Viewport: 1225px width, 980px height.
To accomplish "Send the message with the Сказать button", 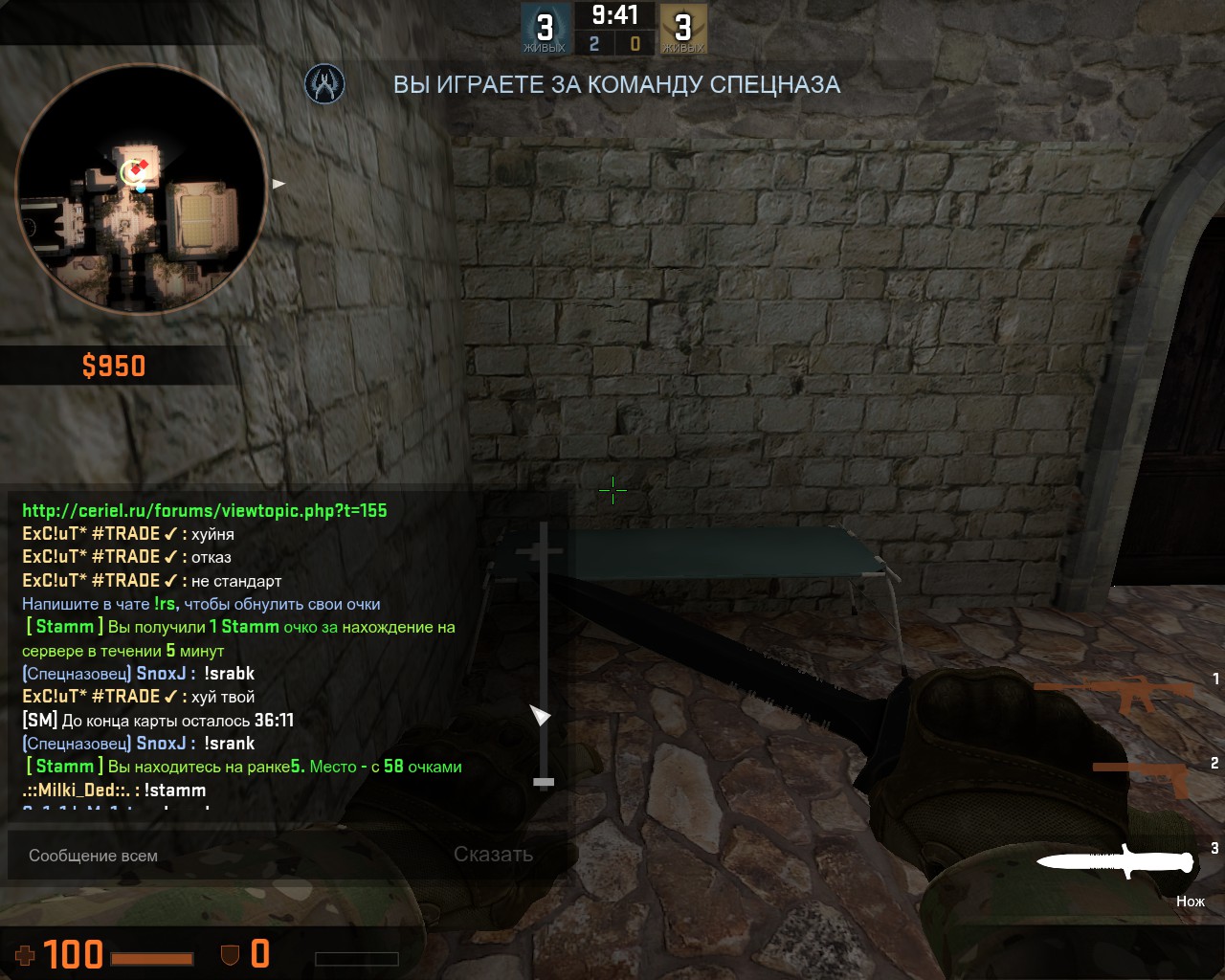I will tap(493, 855).
